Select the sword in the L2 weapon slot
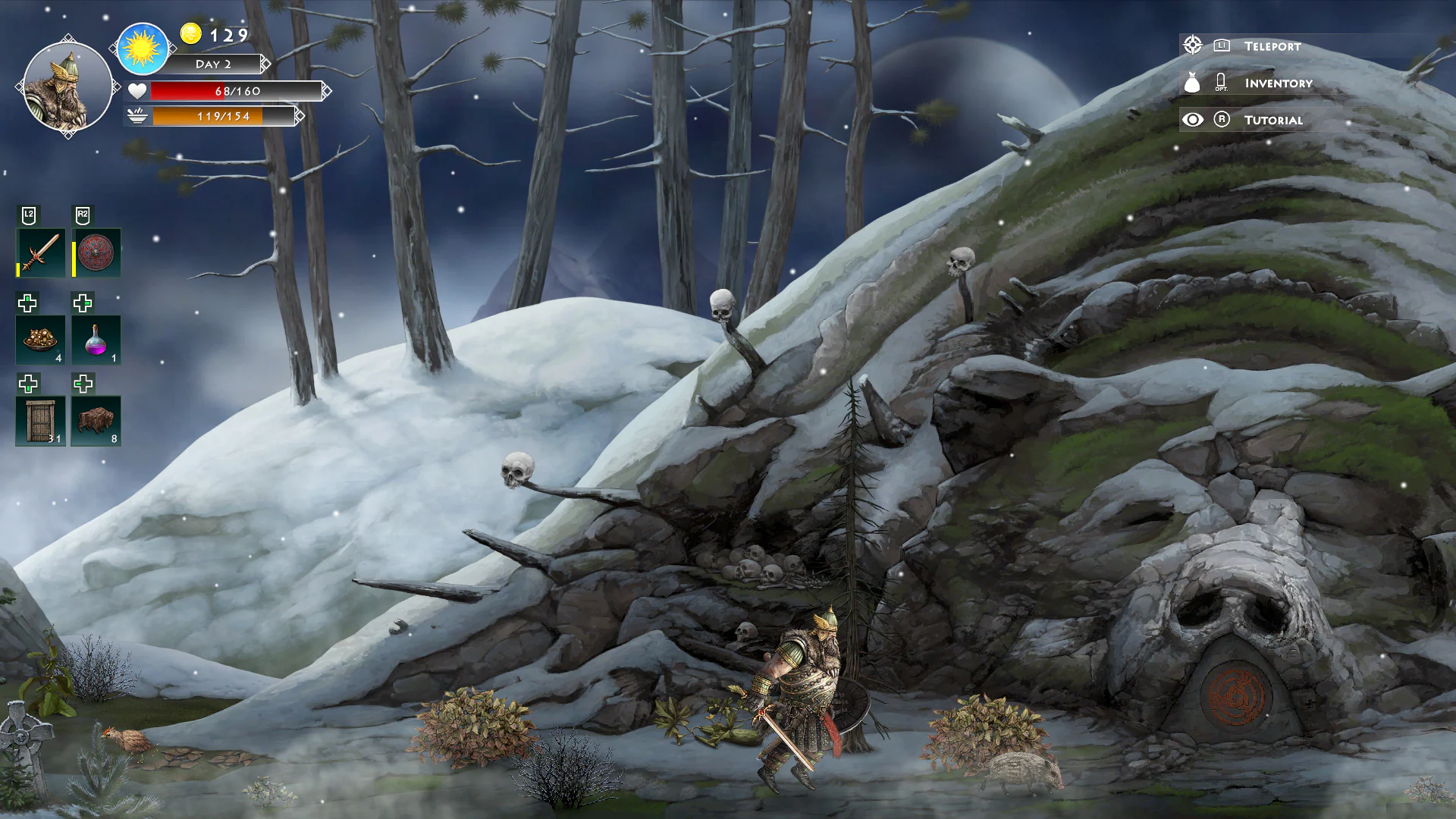The image size is (1456, 819). (x=40, y=250)
